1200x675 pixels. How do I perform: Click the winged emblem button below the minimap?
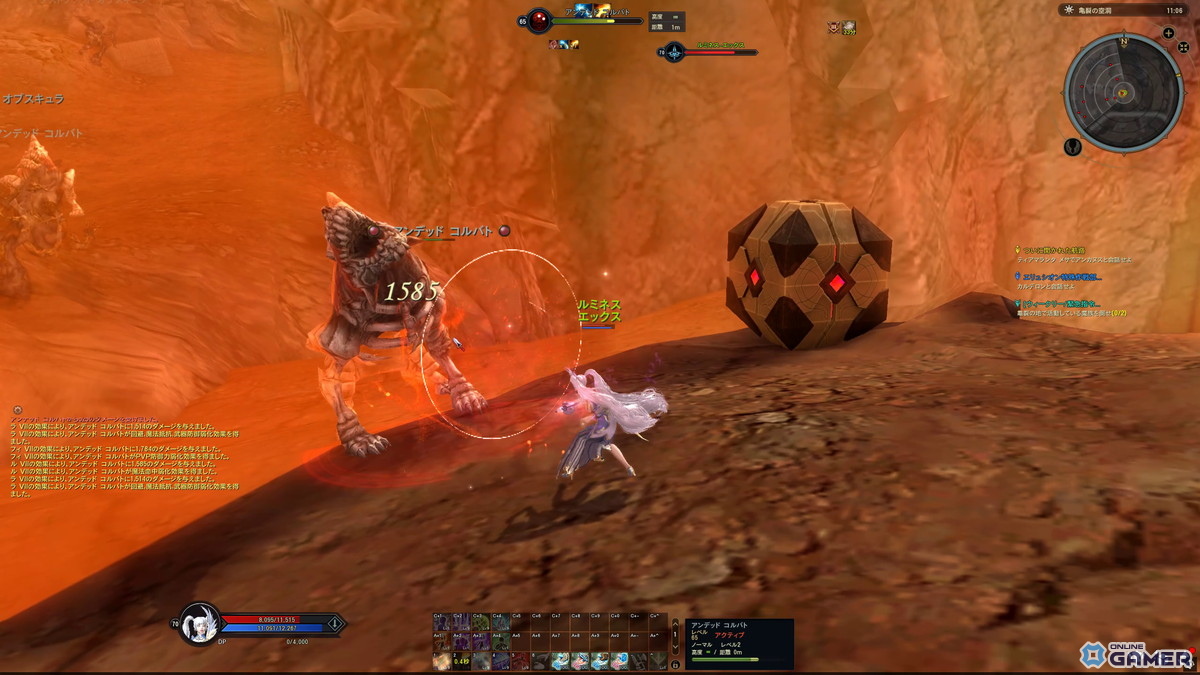(x=1073, y=147)
